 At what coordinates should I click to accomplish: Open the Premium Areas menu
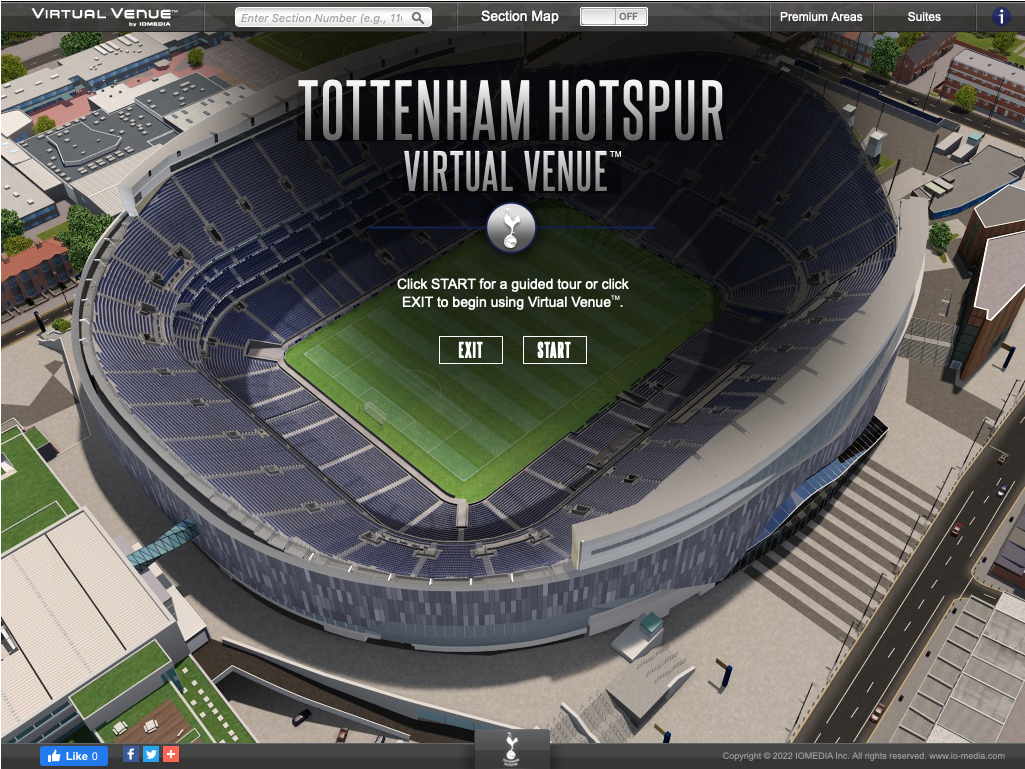pyautogui.click(x=820, y=17)
